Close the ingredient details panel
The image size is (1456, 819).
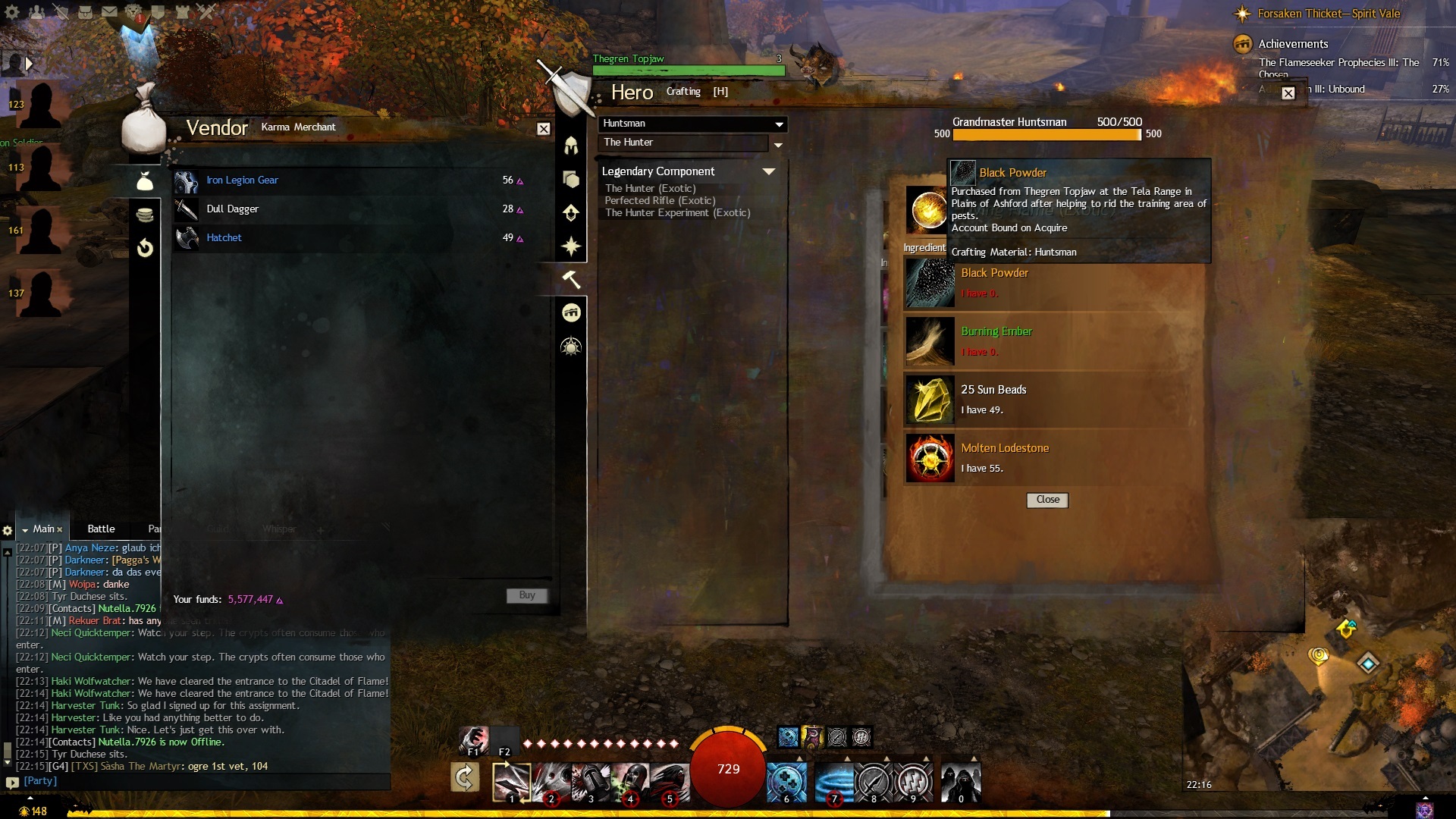coord(1047,500)
